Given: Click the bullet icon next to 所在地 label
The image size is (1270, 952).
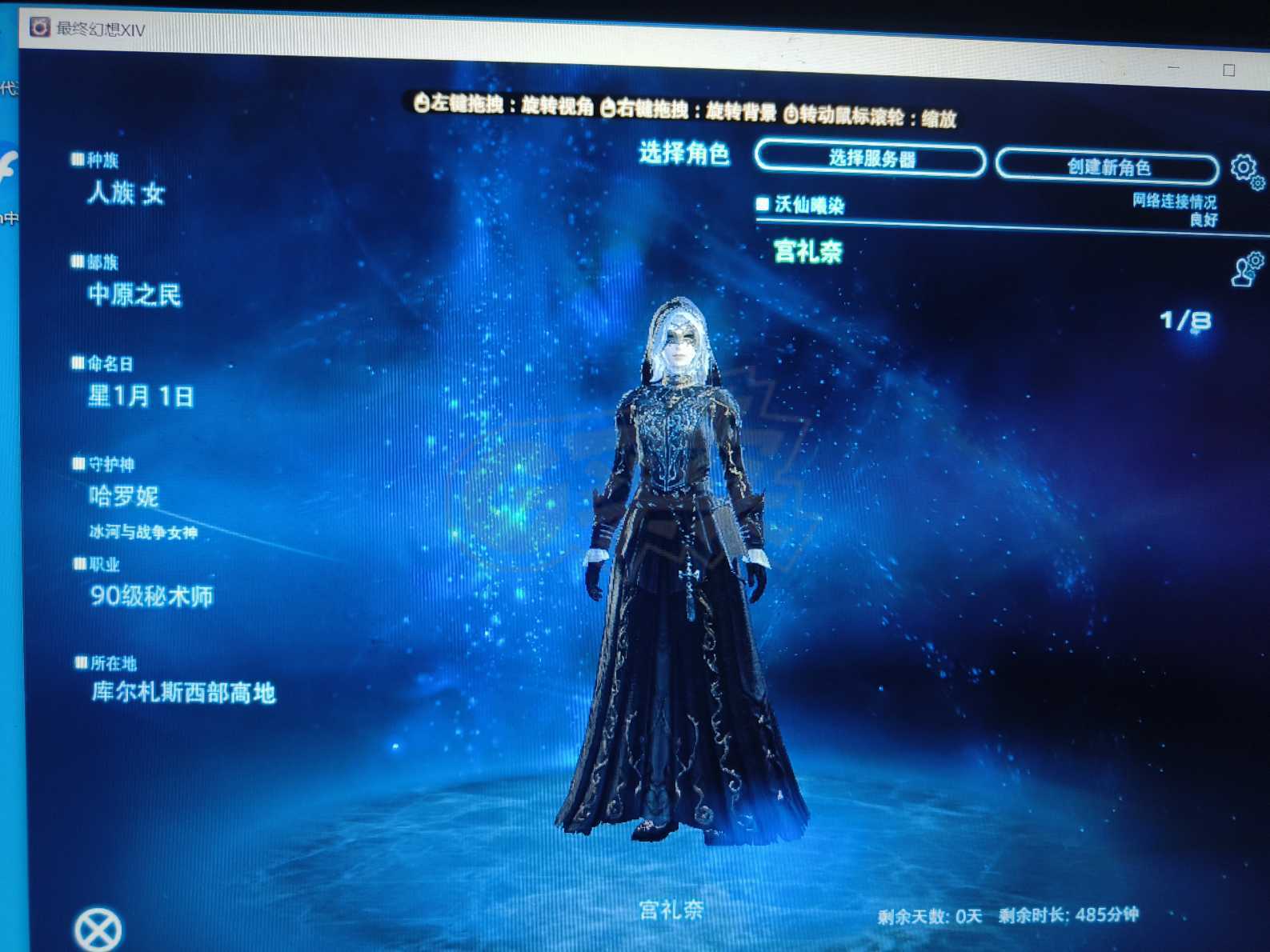Looking at the screenshot, I should click(80, 661).
